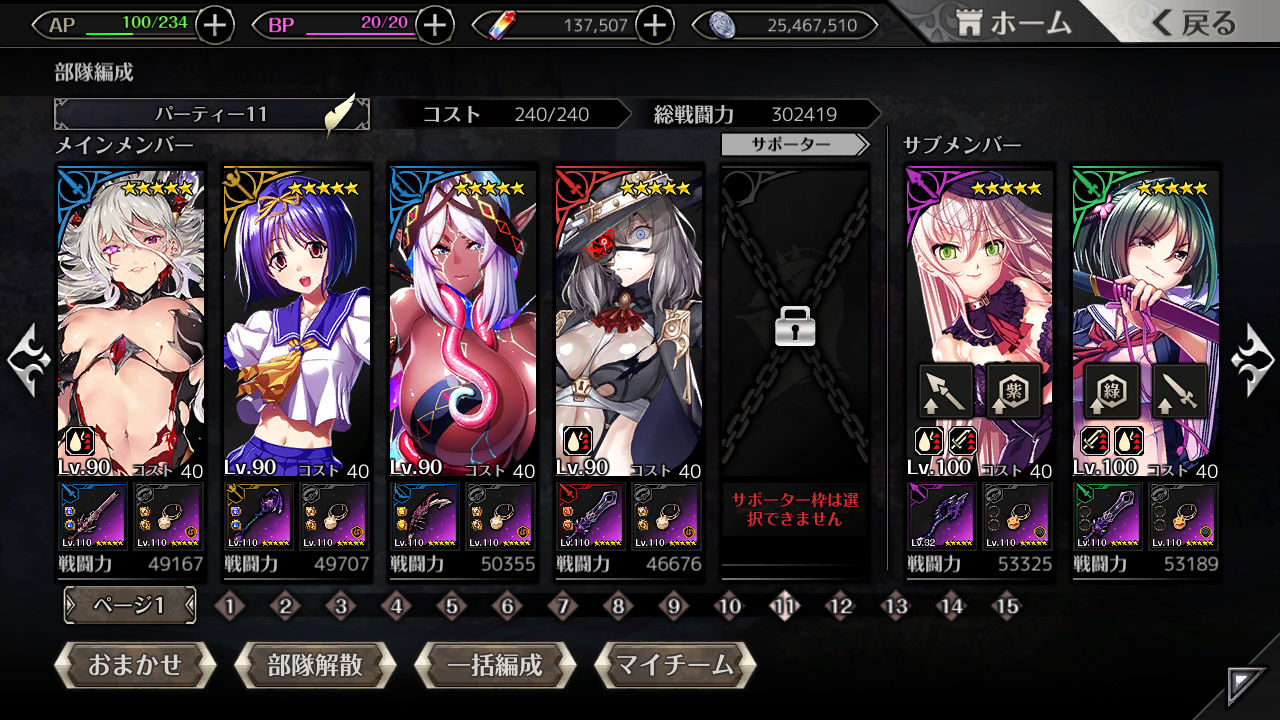Add AP with the plus button
The image size is (1280, 720).
(215, 25)
